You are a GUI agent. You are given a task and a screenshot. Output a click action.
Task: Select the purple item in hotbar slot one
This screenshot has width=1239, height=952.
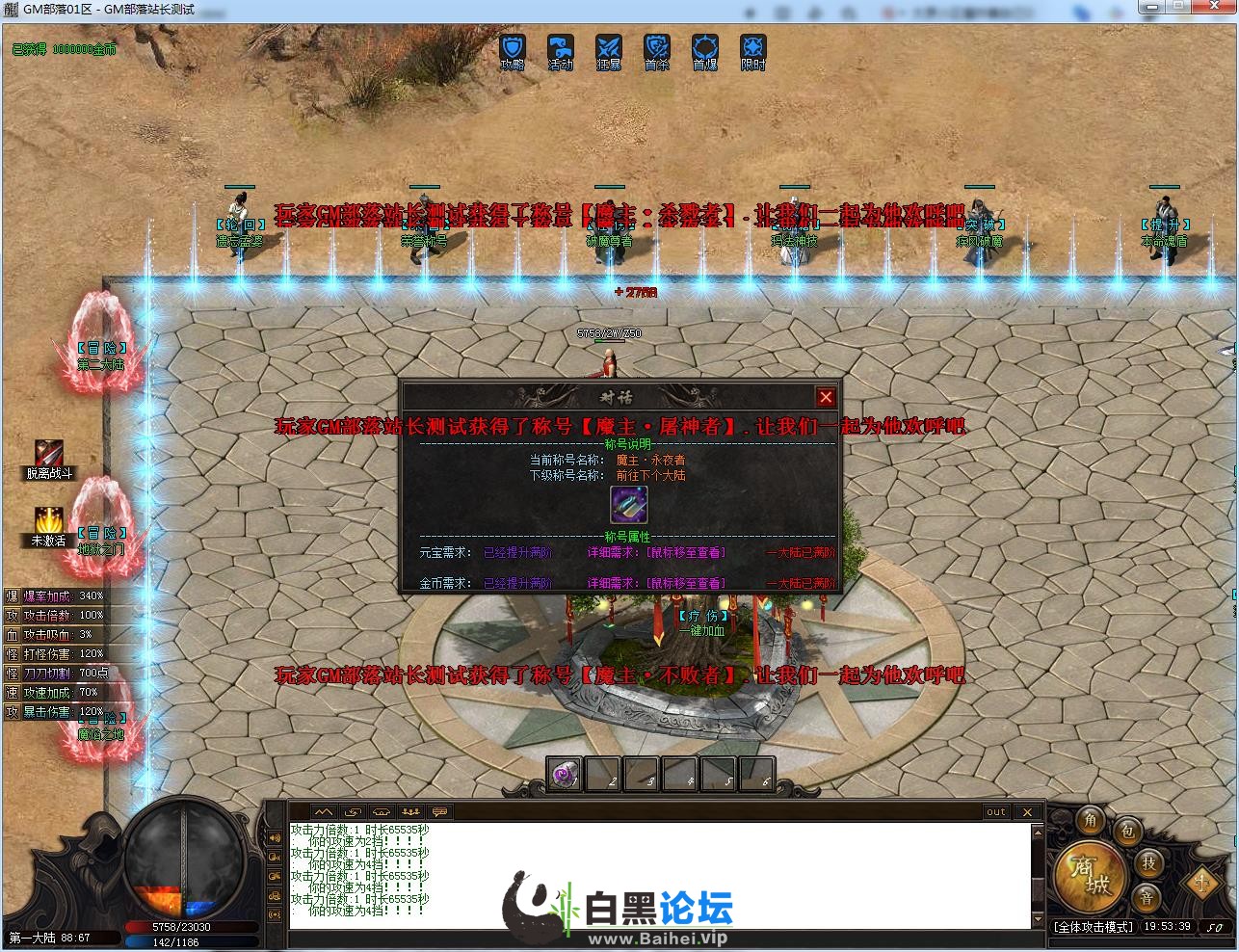click(564, 774)
